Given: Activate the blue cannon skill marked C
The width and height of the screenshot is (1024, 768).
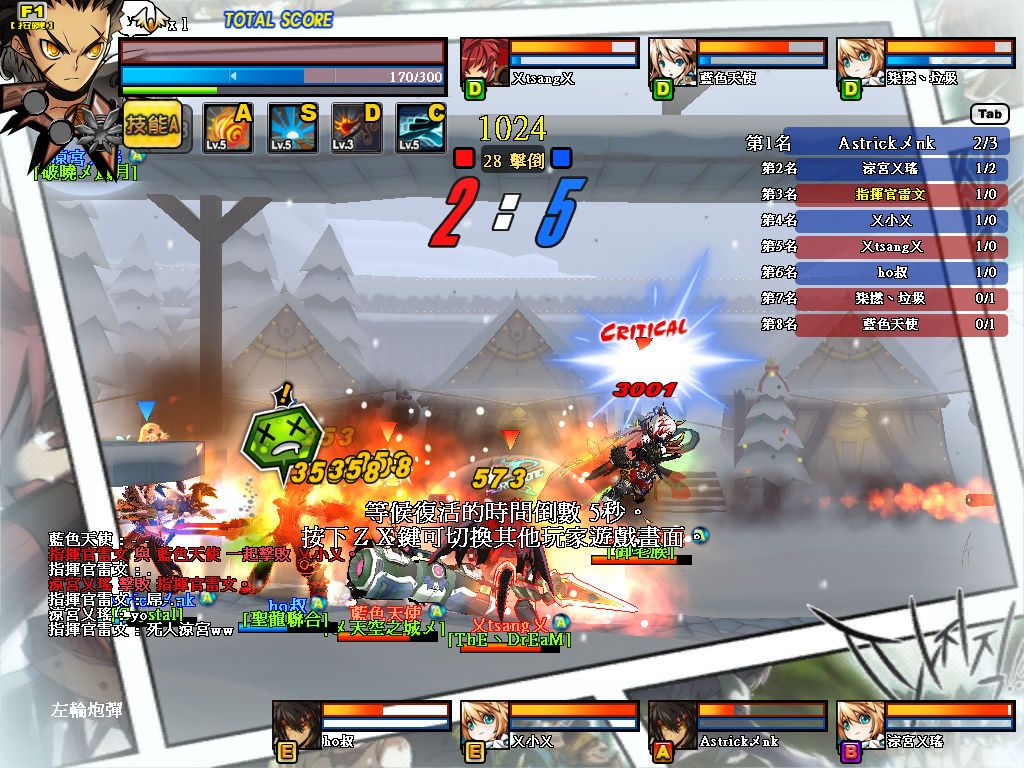Looking at the screenshot, I should [x=421, y=128].
